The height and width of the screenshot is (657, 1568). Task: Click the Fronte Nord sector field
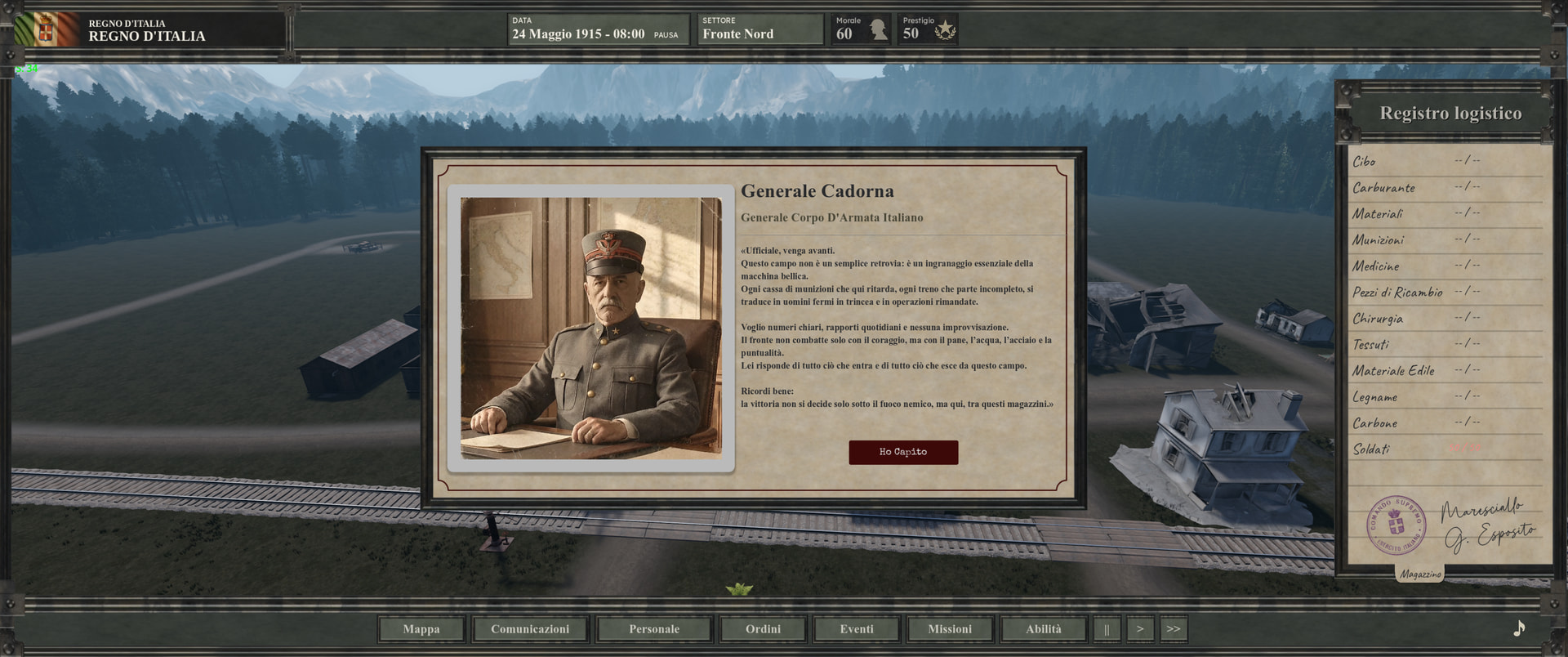coord(759,29)
